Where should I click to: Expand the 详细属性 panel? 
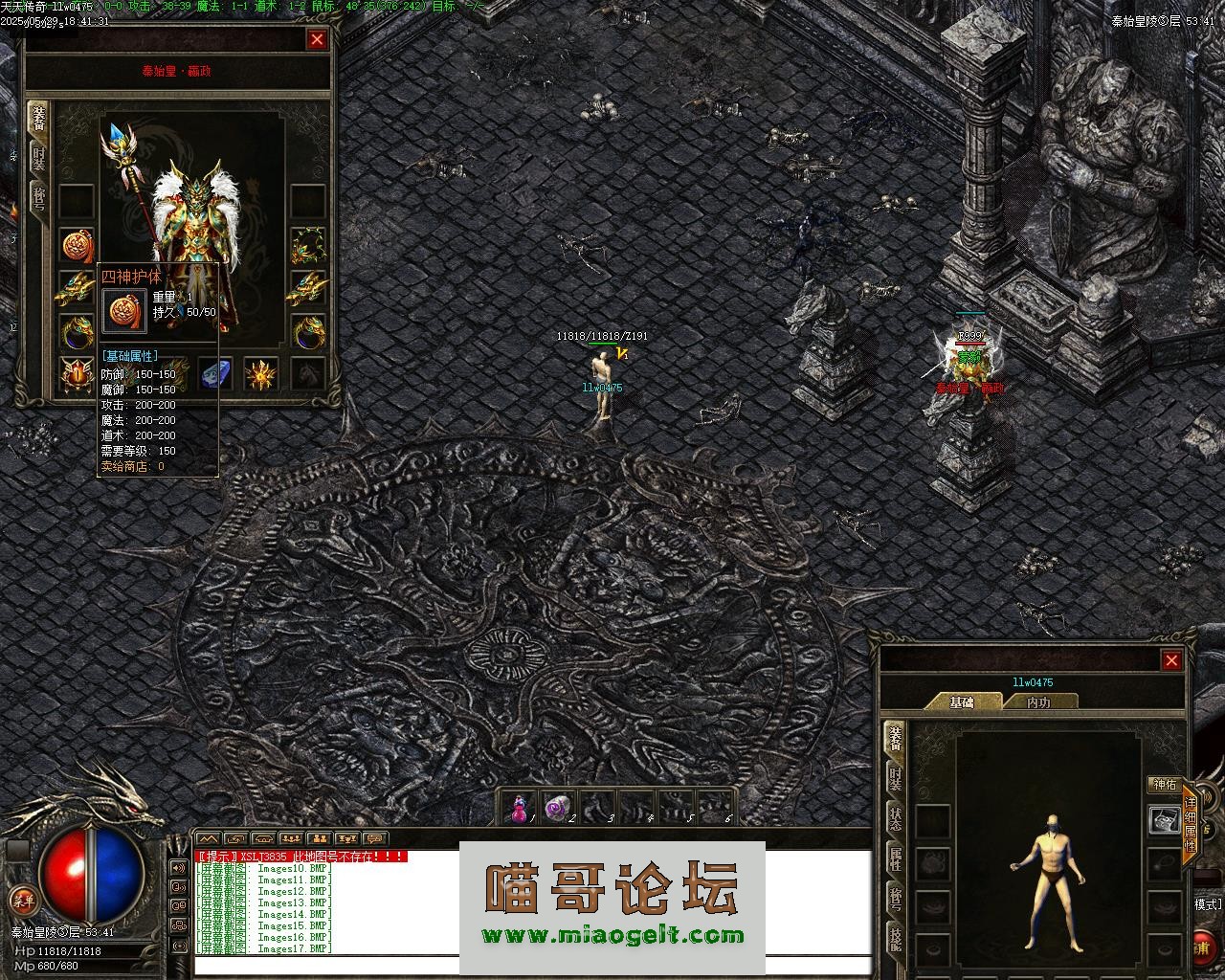tap(1191, 825)
